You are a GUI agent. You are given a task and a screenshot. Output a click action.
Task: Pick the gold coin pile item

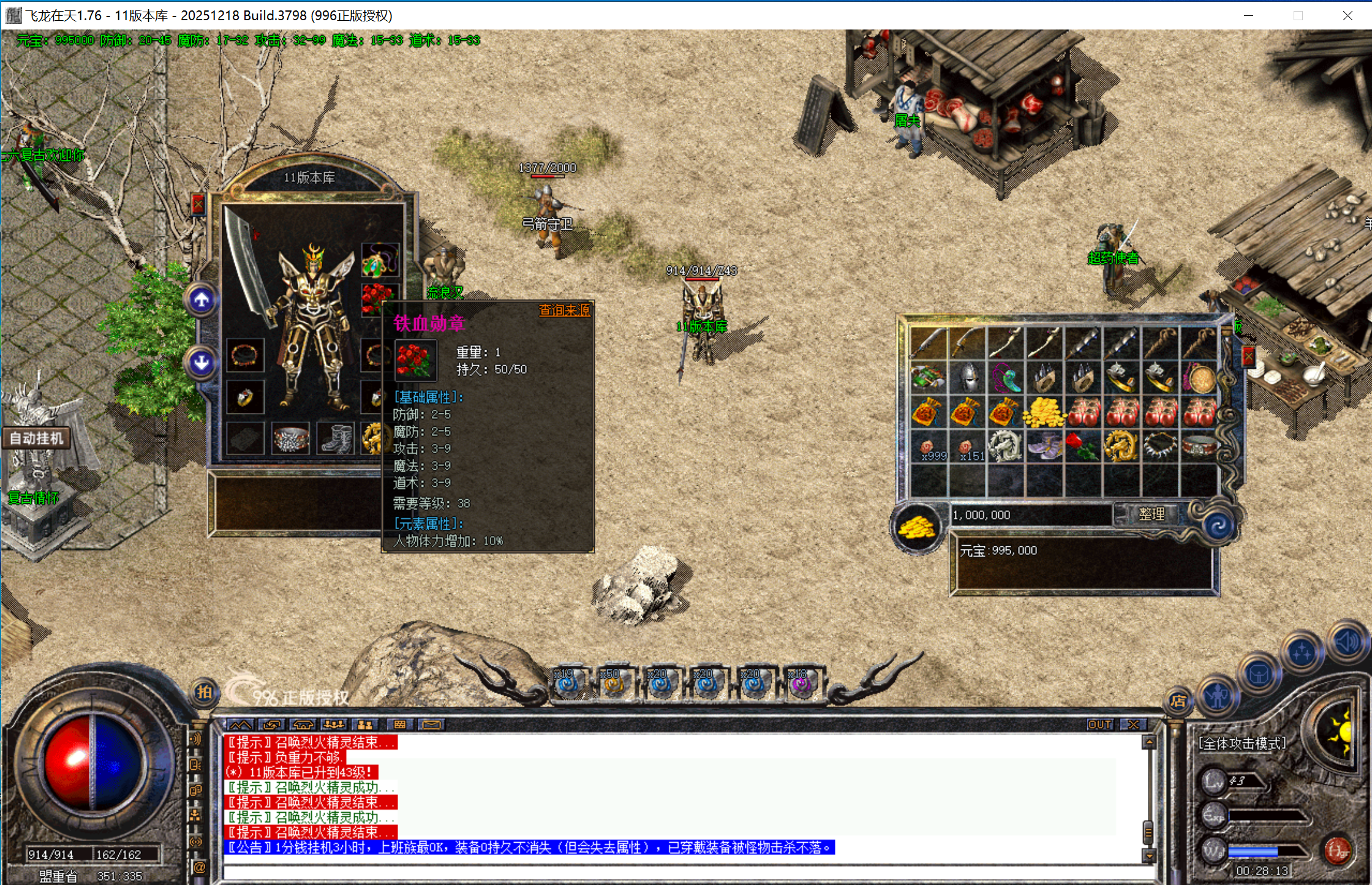[x=1045, y=412]
